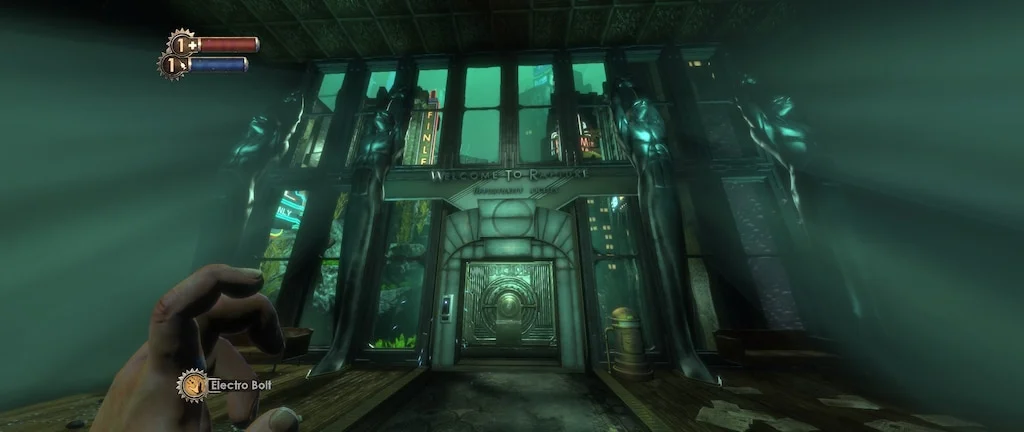Click the first aid kit gear icon

(x=182, y=44)
